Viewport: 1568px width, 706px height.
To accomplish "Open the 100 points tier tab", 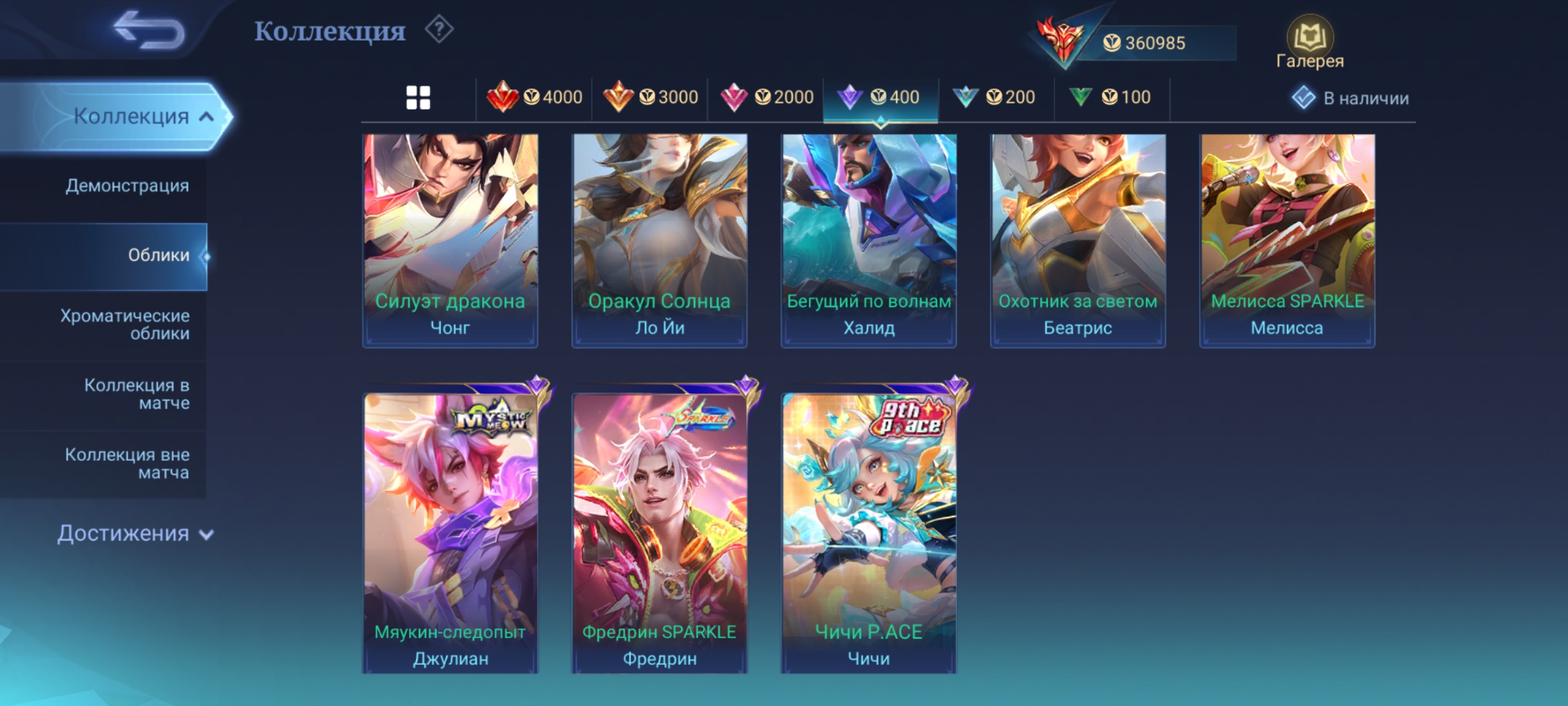I will click(1110, 98).
